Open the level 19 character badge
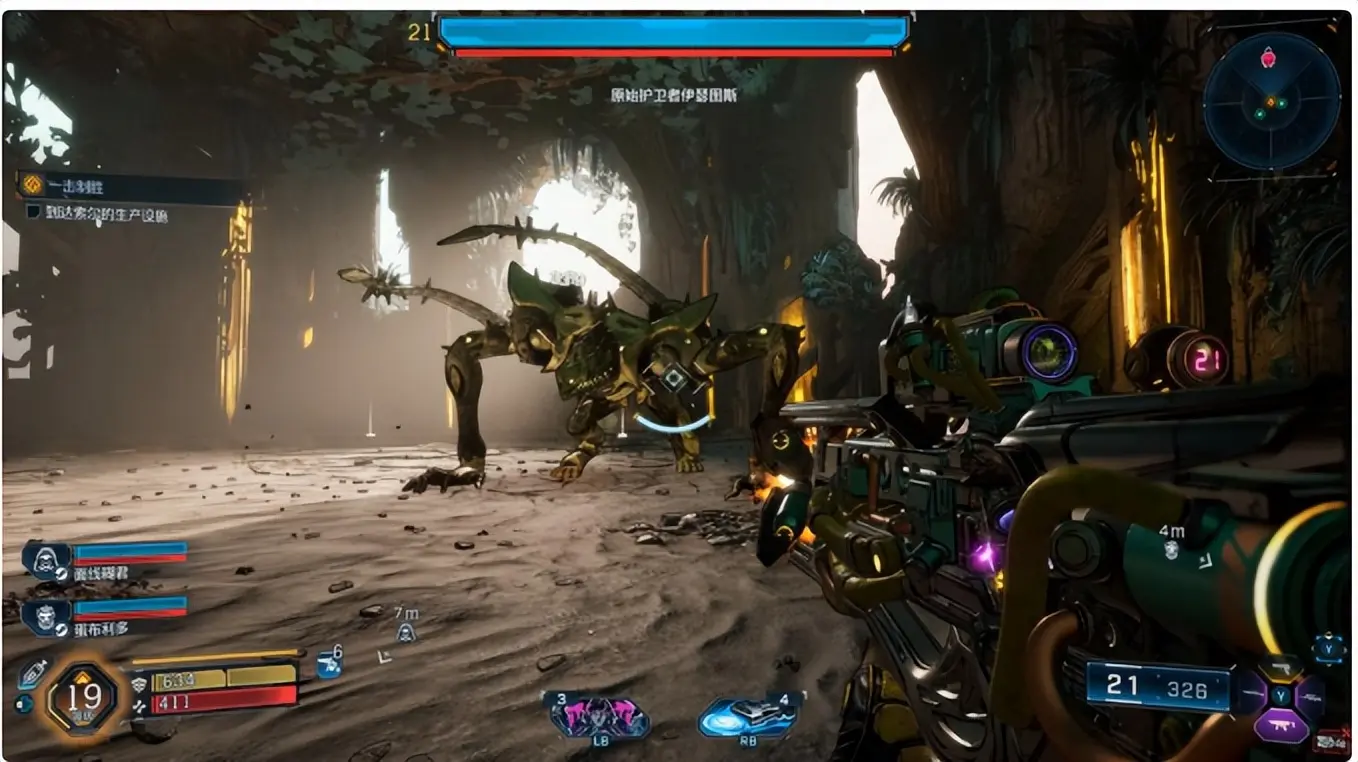 point(81,696)
